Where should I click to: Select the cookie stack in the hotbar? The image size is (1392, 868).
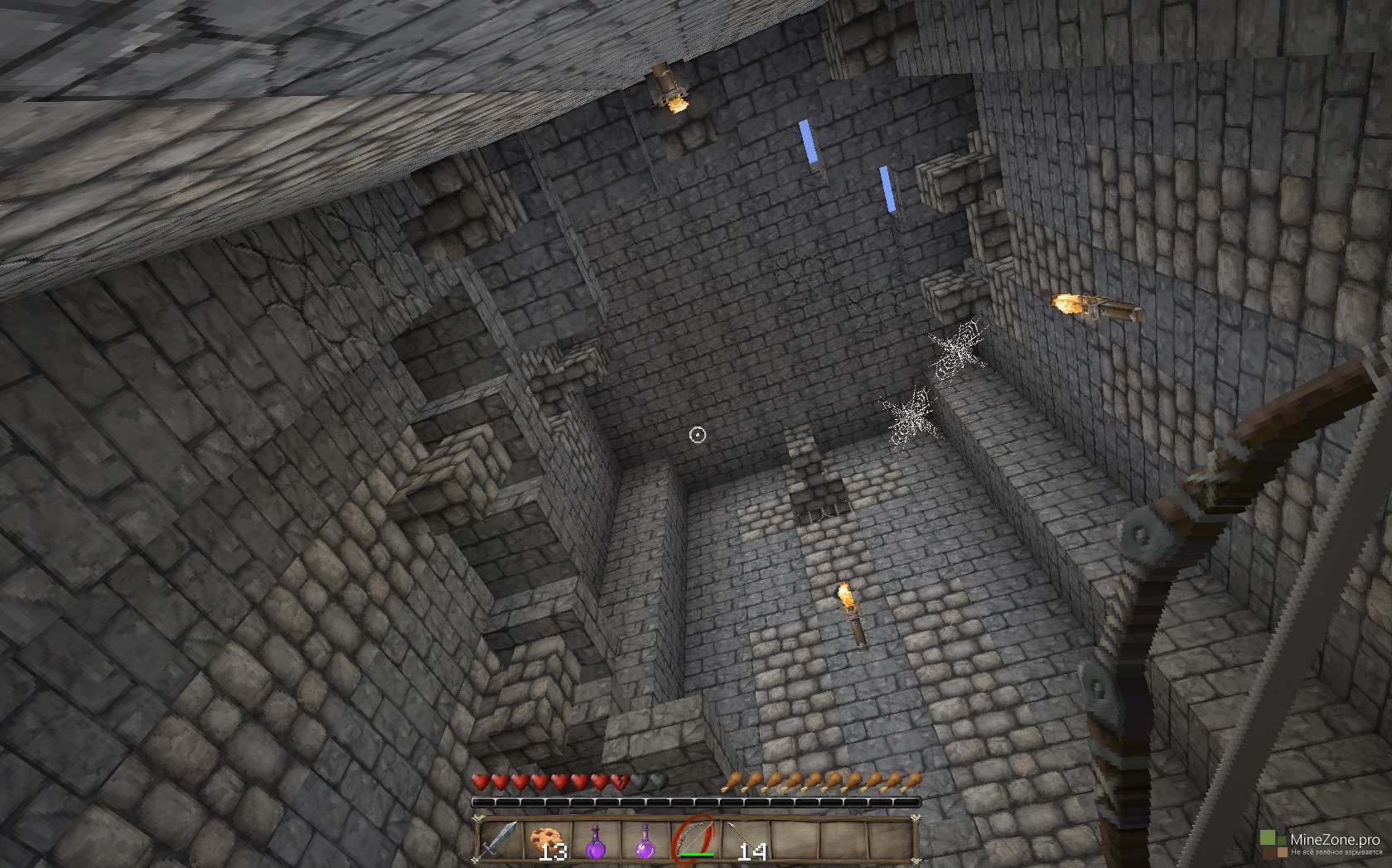tap(547, 840)
